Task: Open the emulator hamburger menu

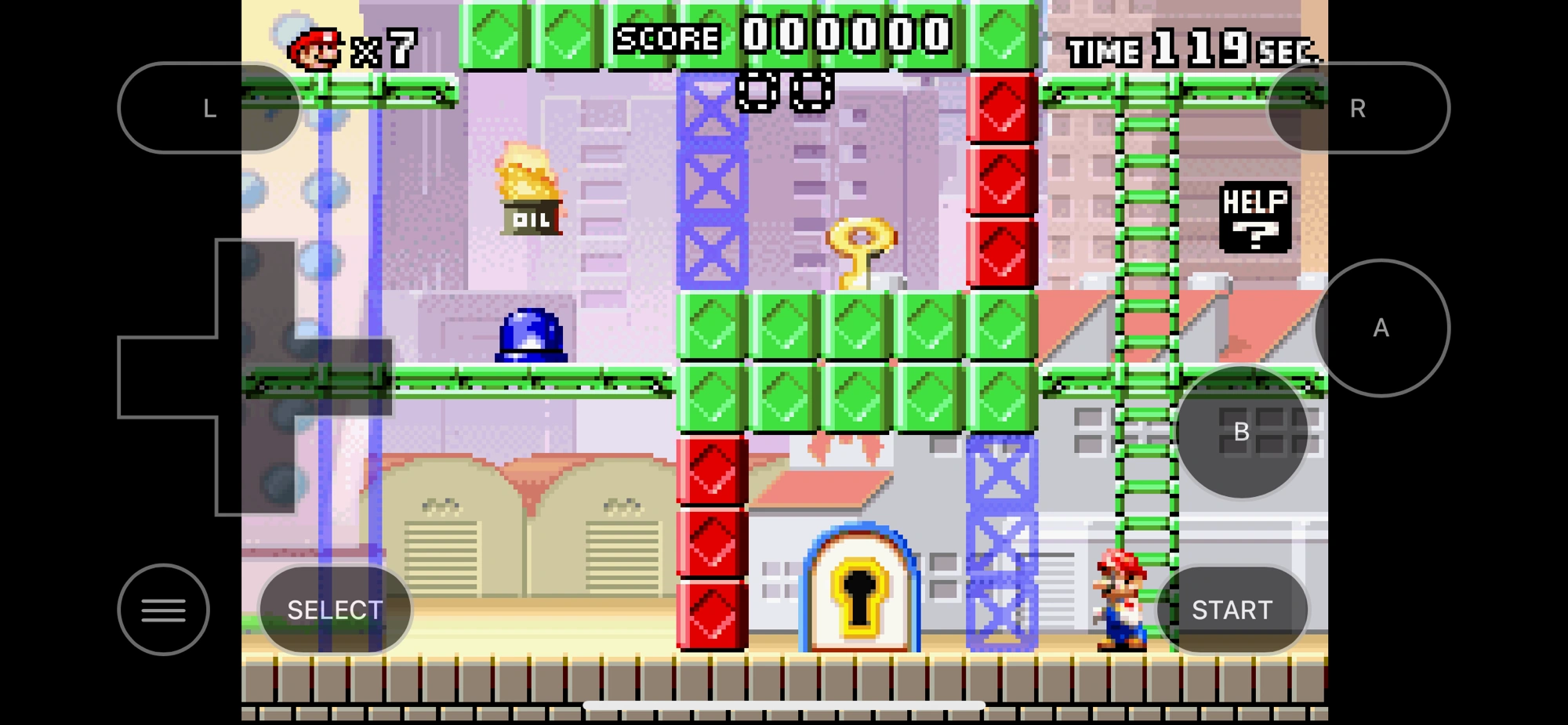Action: click(163, 609)
